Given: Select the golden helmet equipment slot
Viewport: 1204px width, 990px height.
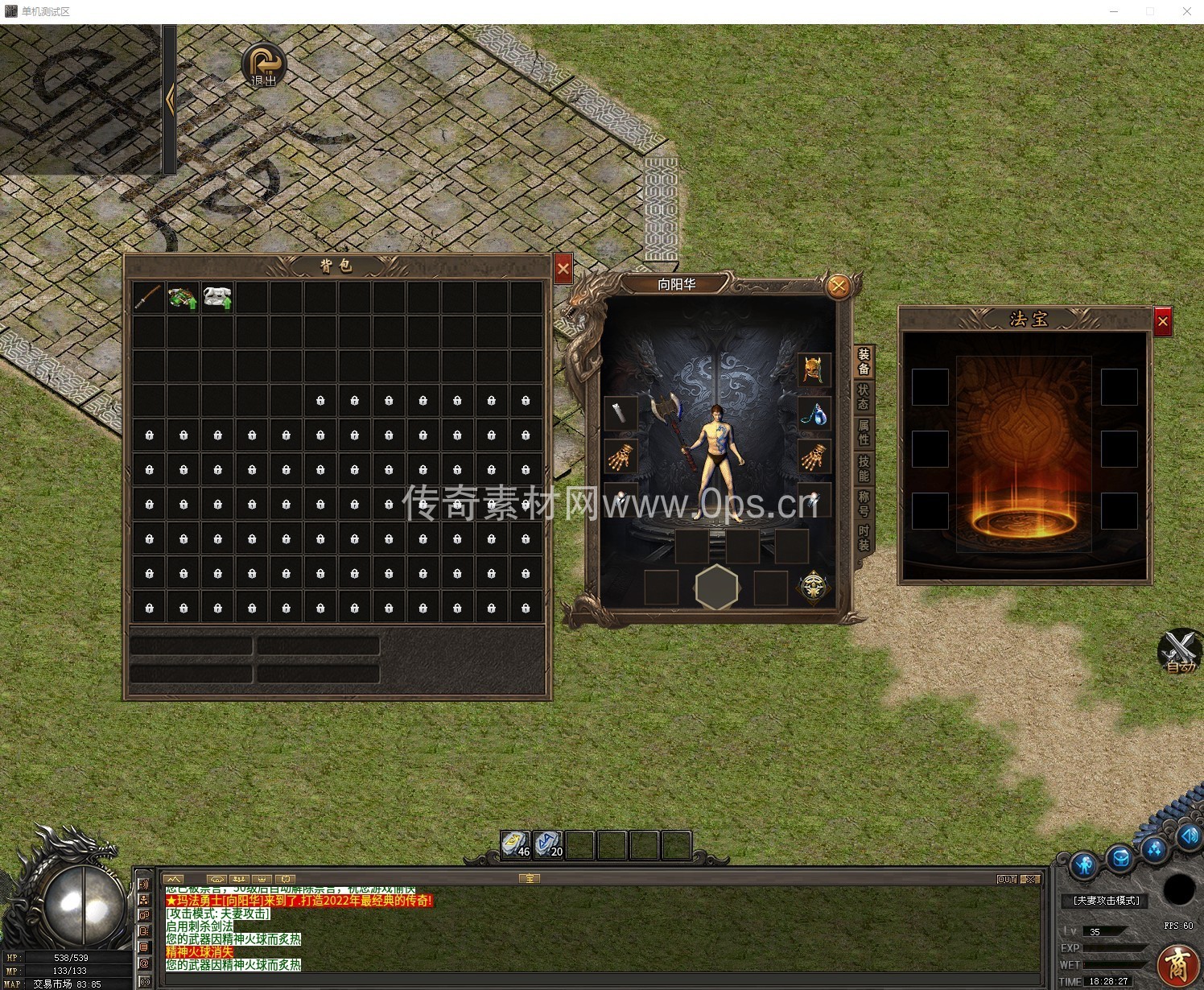Looking at the screenshot, I should click(x=814, y=369).
